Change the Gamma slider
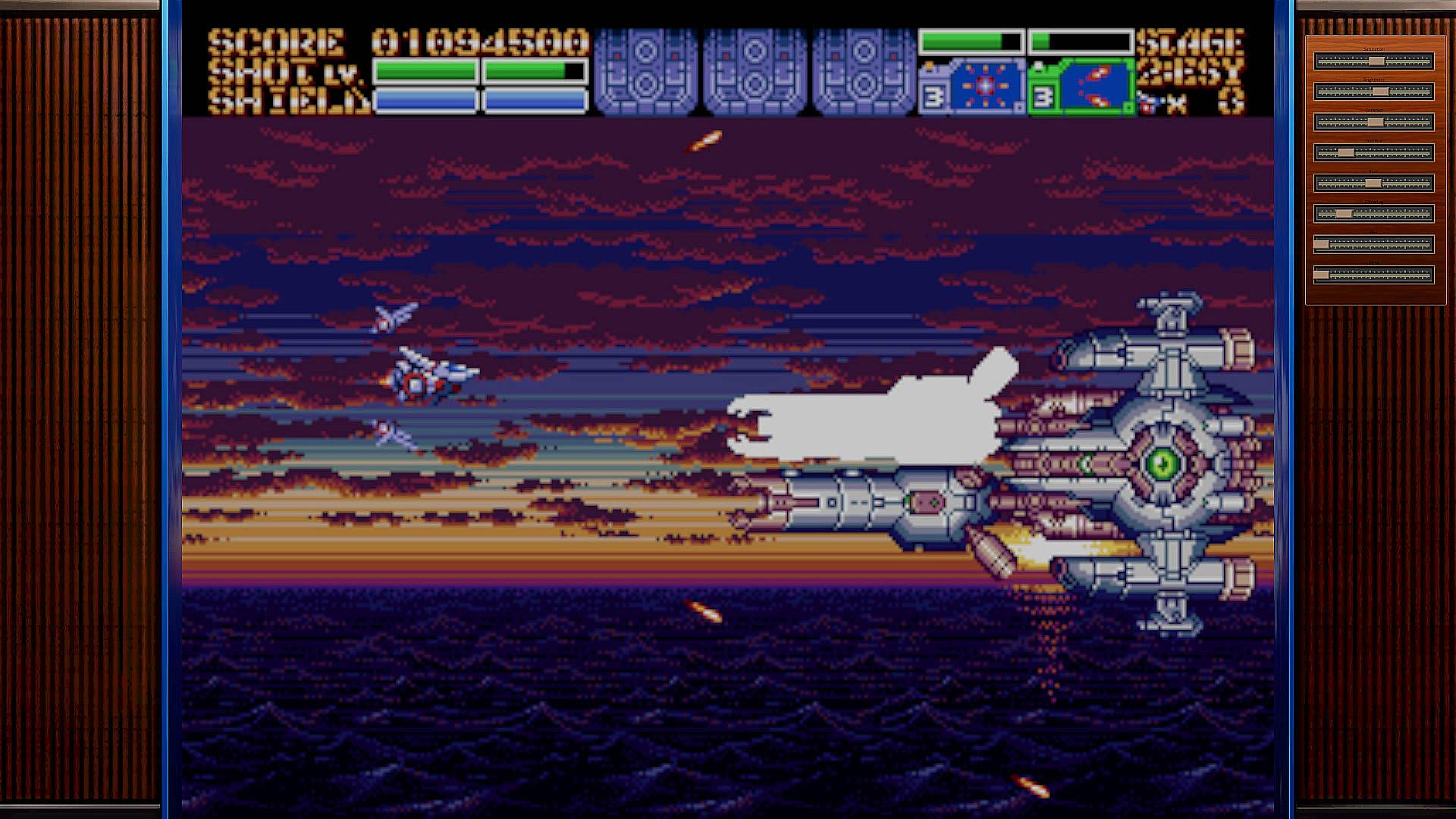 [x=1346, y=153]
